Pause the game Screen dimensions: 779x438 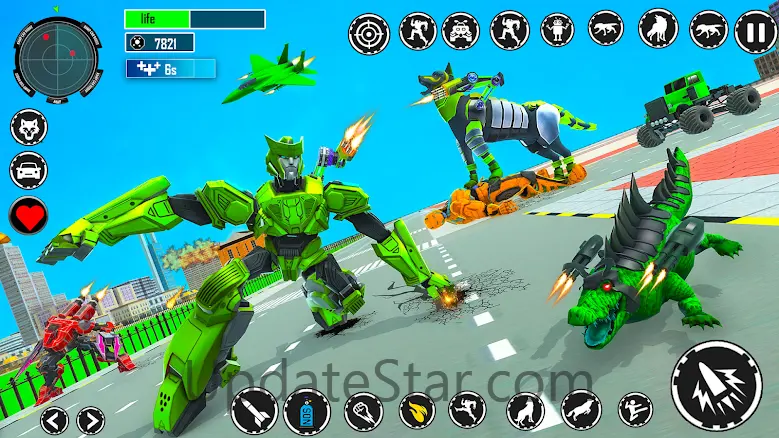(754, 32)
